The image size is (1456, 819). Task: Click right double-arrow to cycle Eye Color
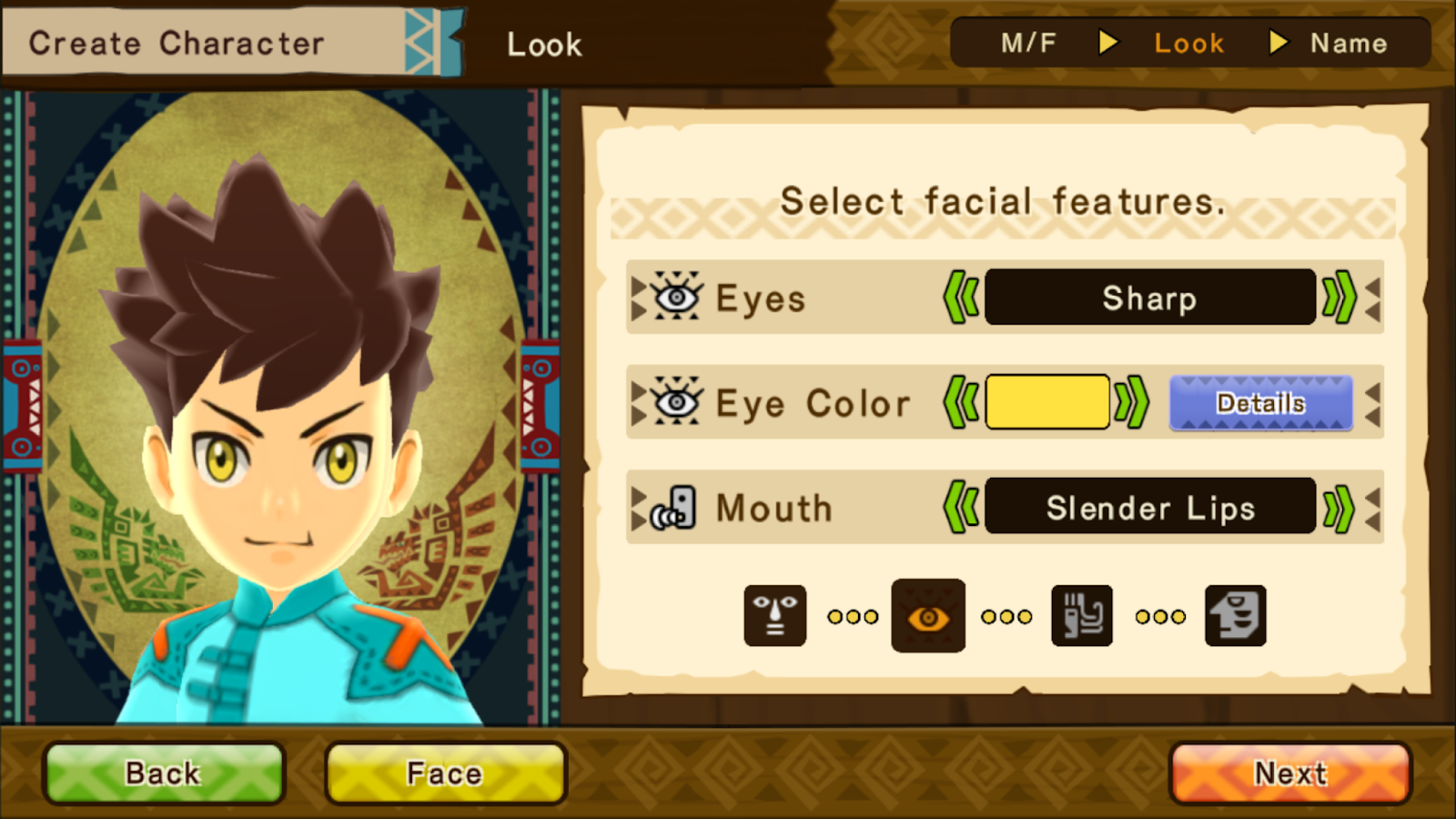1131,401
